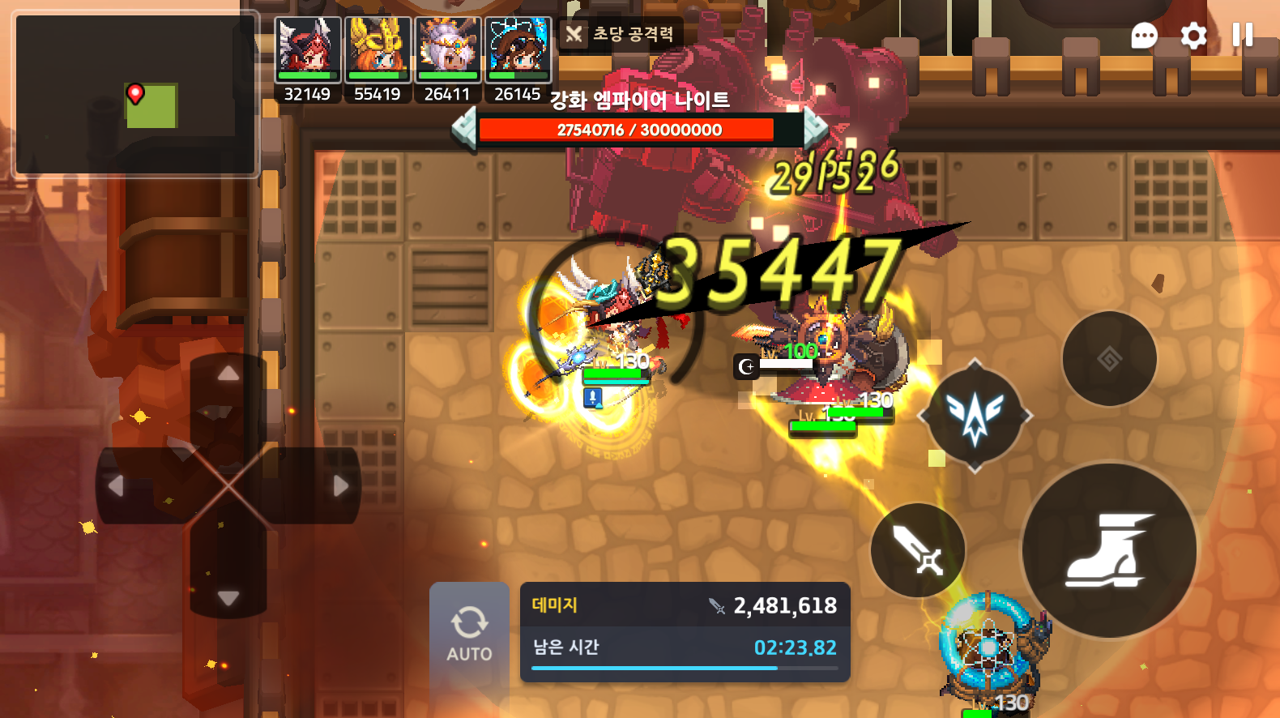Tap the d-pad right arrow
This screenshot has height=718, width=1280.
[x=341, y=486]
